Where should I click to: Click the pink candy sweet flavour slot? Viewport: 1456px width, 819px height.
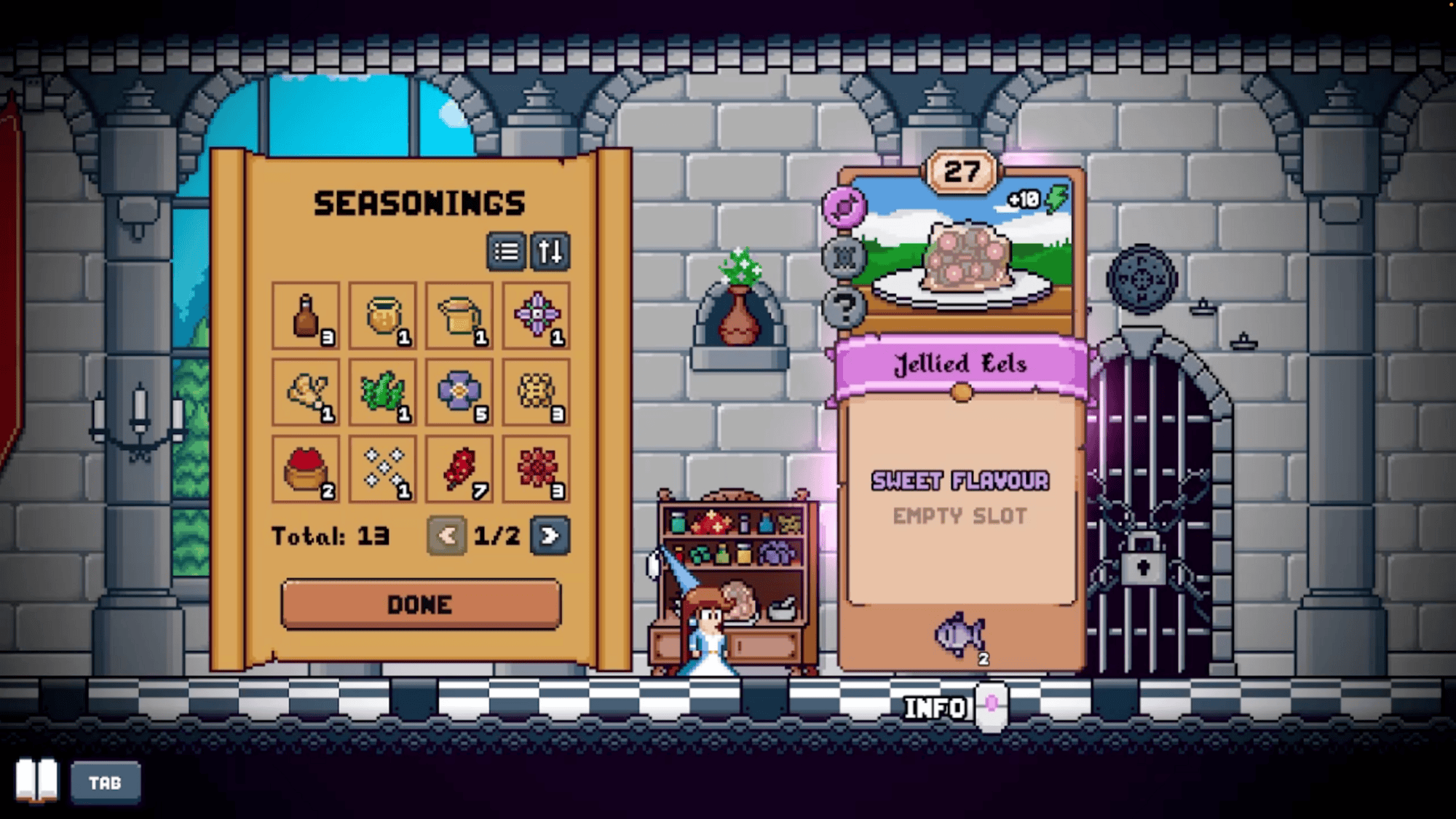pos(844,207)
